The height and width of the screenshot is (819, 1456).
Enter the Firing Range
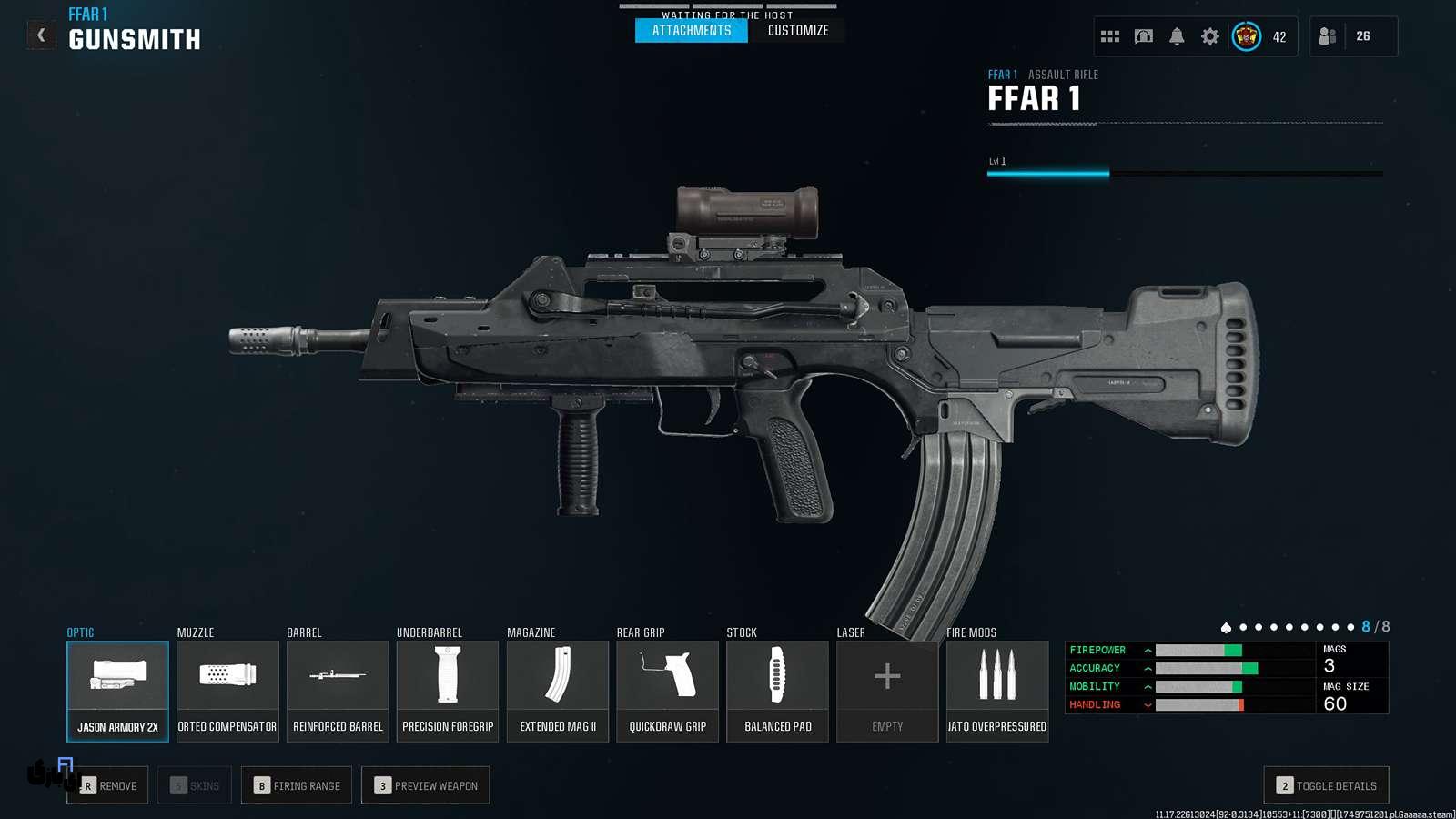pyautogui.click(x=297, y=785)
